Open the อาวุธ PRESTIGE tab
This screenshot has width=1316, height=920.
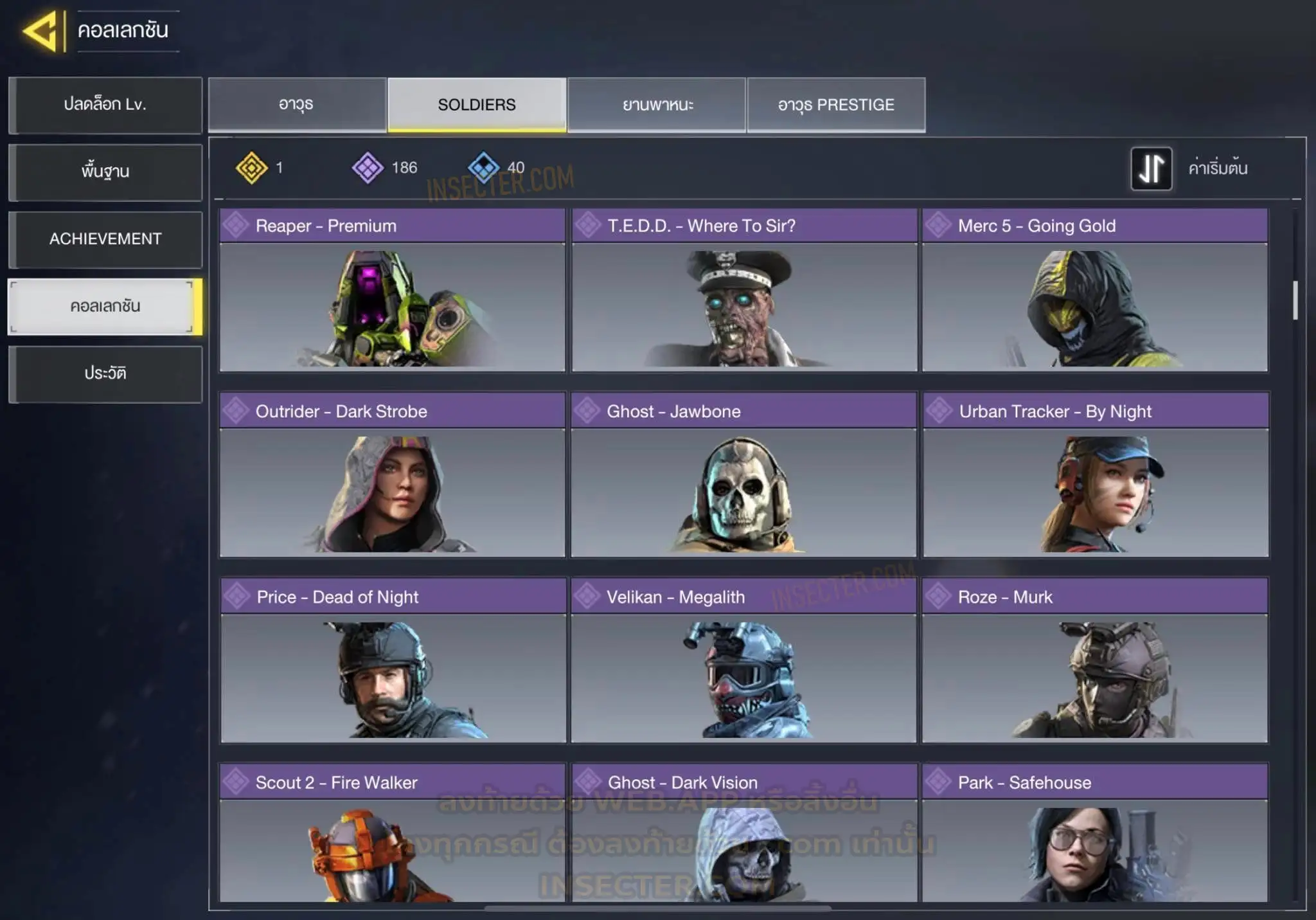coord(836,105)
